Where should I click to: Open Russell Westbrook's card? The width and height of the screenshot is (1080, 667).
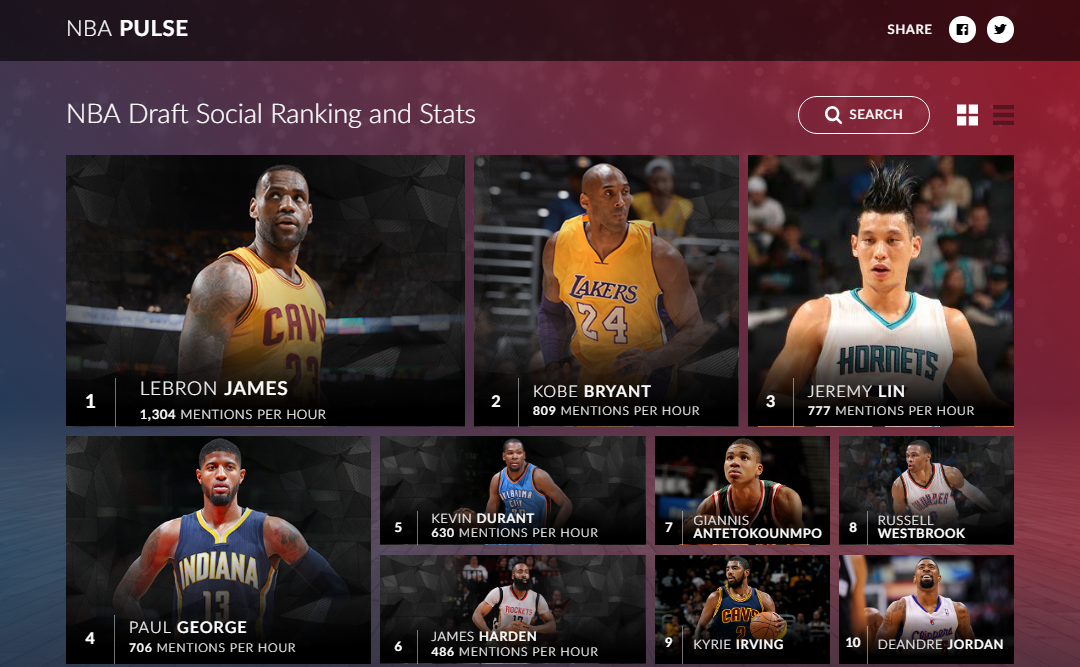click(x=926, y=490)
